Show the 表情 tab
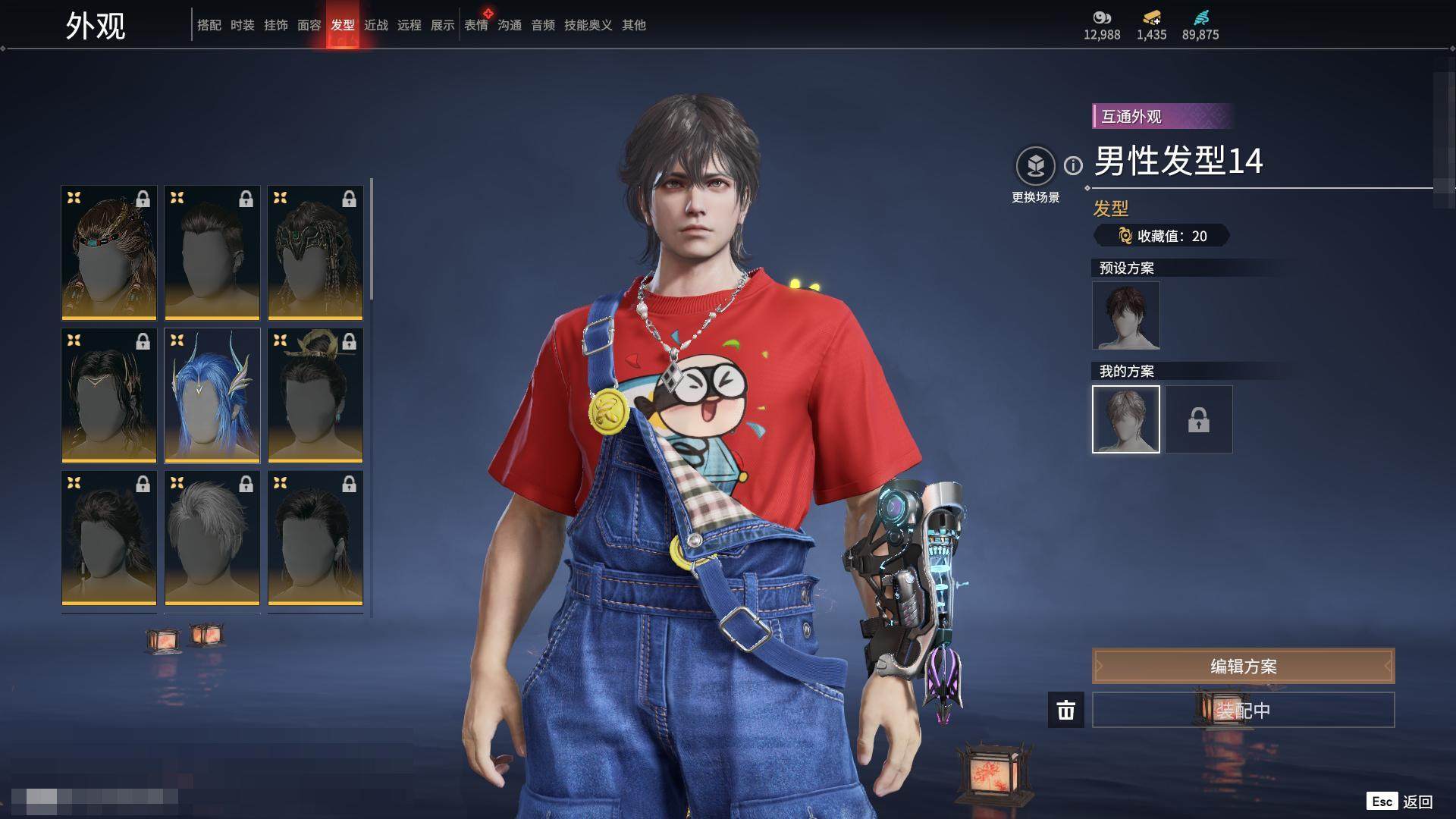The image size is (1456, 819). 476,25
